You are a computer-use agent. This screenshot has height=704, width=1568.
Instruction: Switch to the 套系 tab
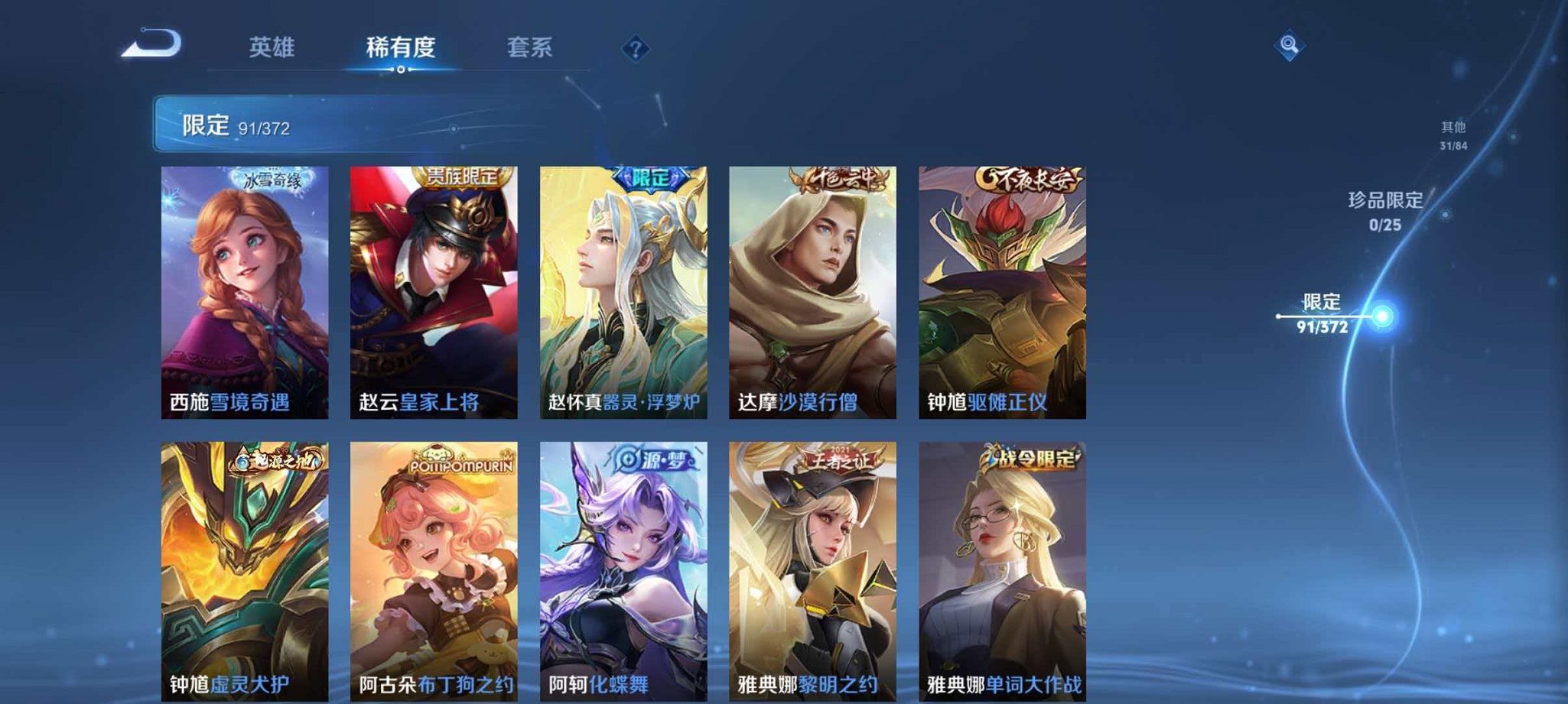pos(531,46)
